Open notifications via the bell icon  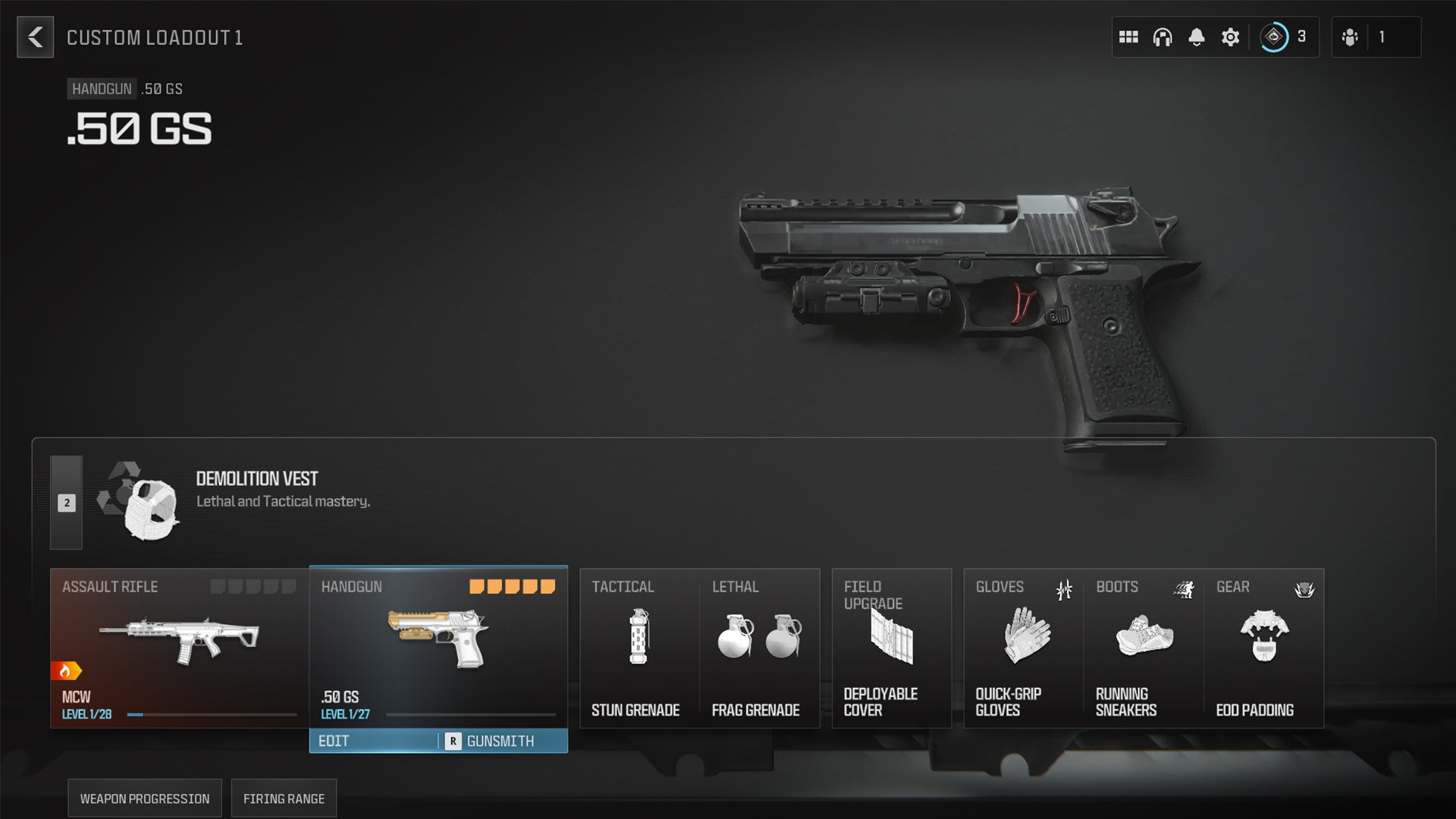(1197, 36)
